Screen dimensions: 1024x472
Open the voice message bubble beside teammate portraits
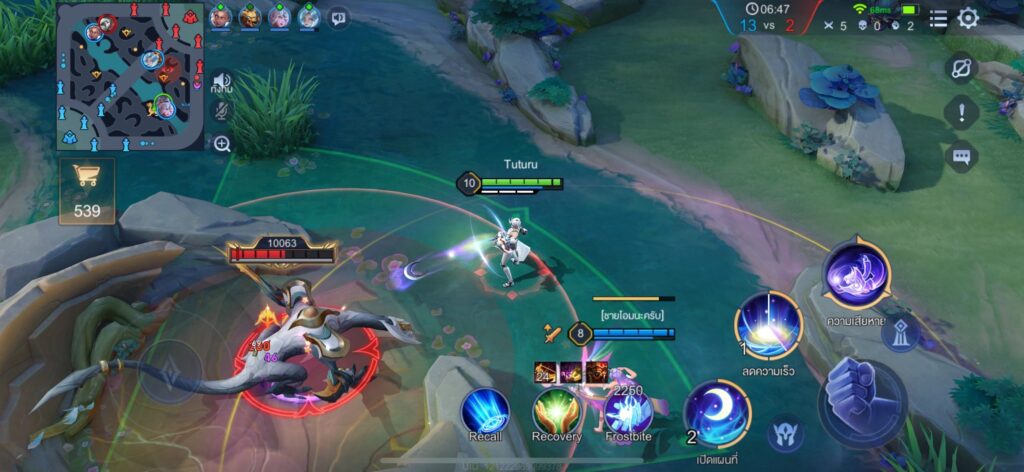click(339, 17)
